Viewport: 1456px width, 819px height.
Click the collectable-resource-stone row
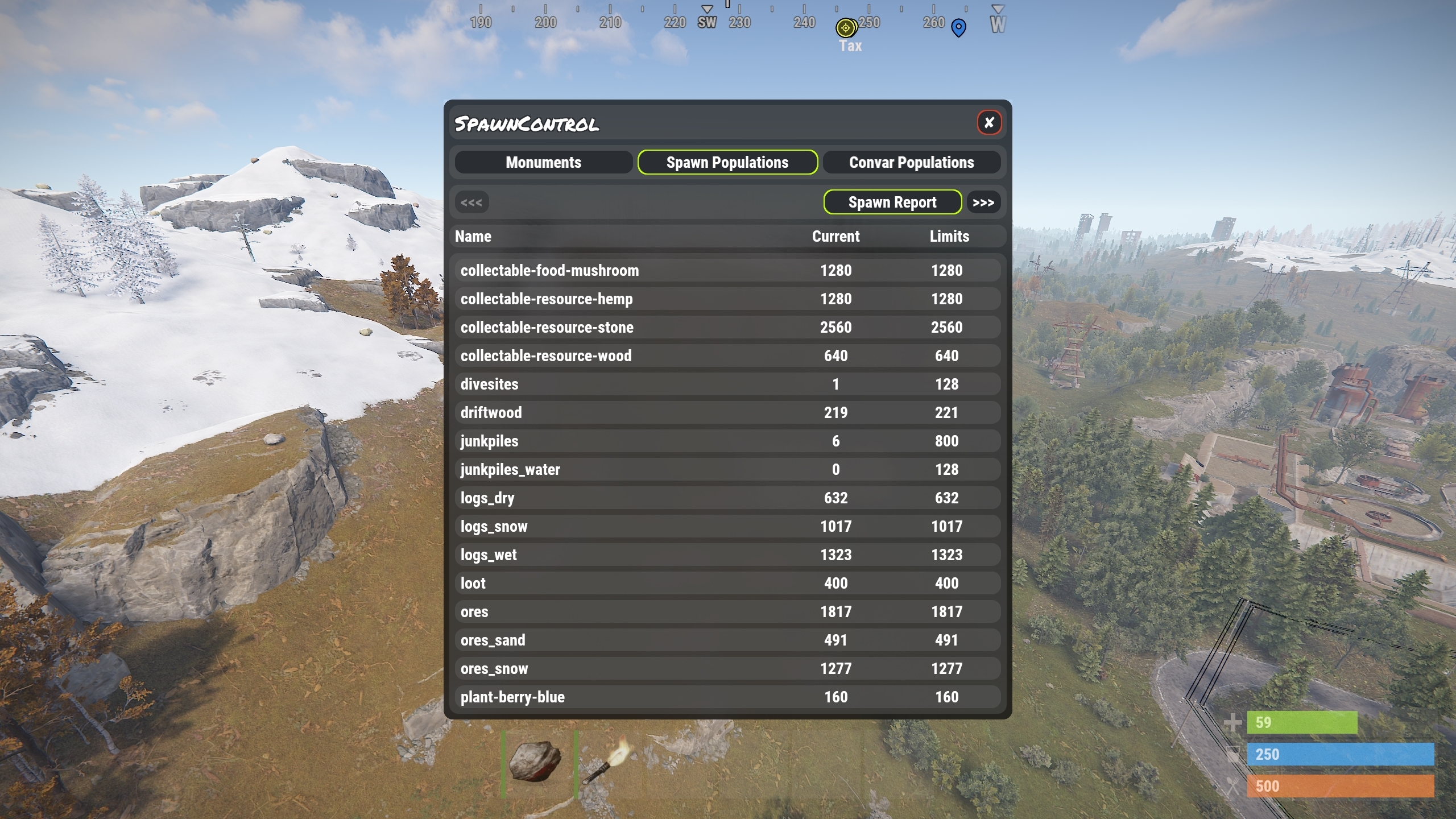click(x=727, y=328)
